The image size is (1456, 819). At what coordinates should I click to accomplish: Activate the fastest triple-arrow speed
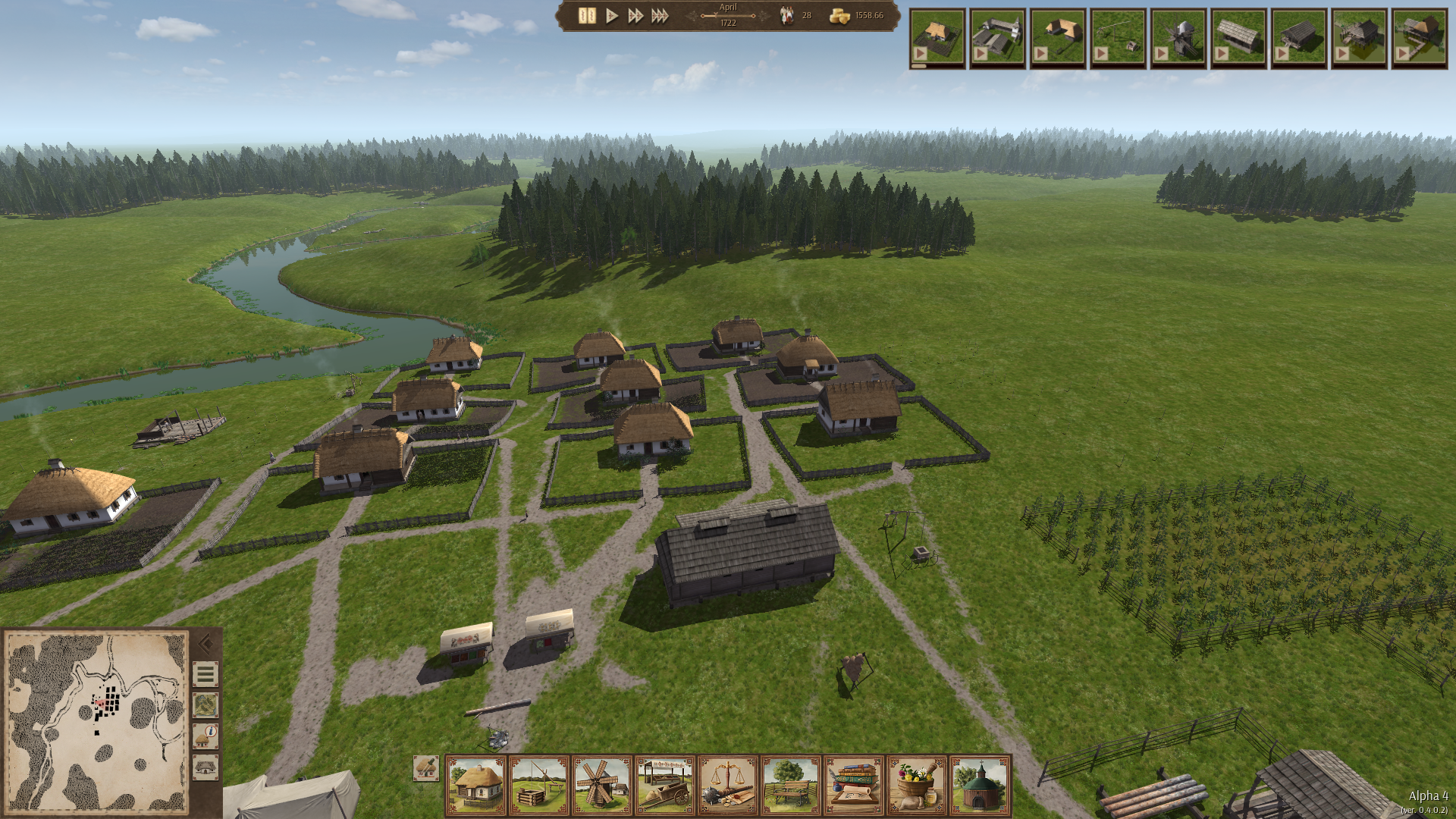click(x=660, y=16)
